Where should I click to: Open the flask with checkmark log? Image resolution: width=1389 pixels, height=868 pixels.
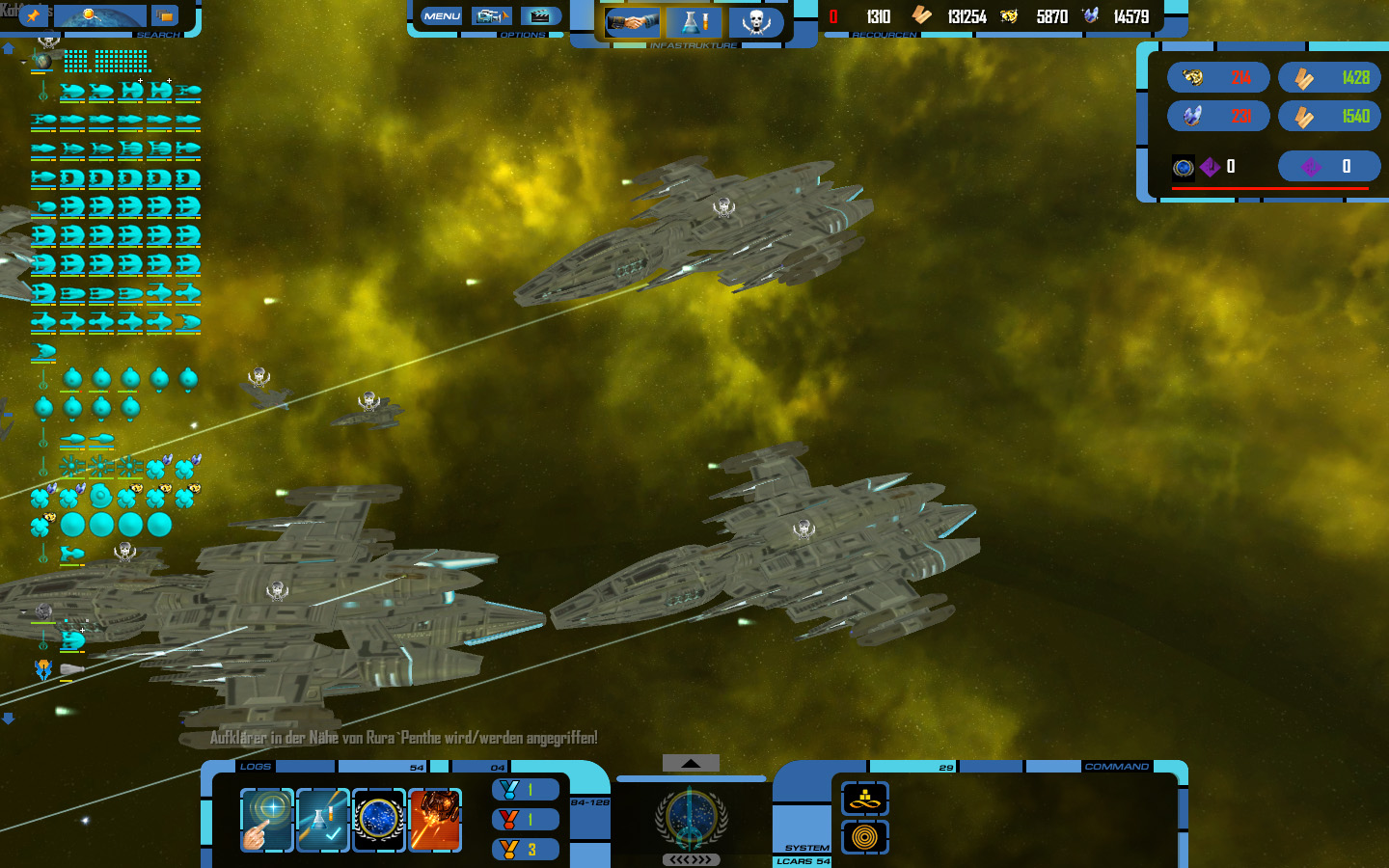point(322,820)
